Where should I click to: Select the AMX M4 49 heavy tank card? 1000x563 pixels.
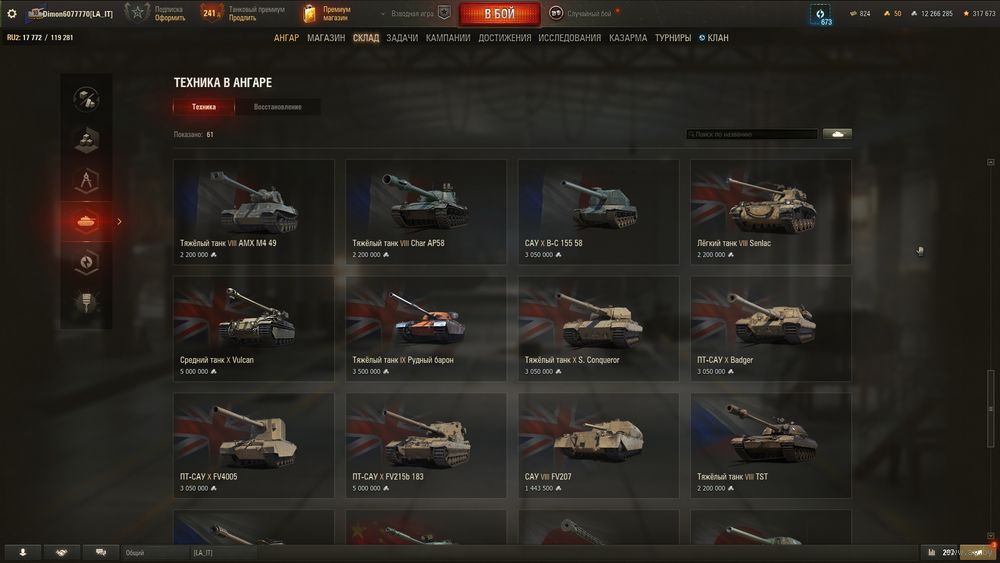pos(253,211)
